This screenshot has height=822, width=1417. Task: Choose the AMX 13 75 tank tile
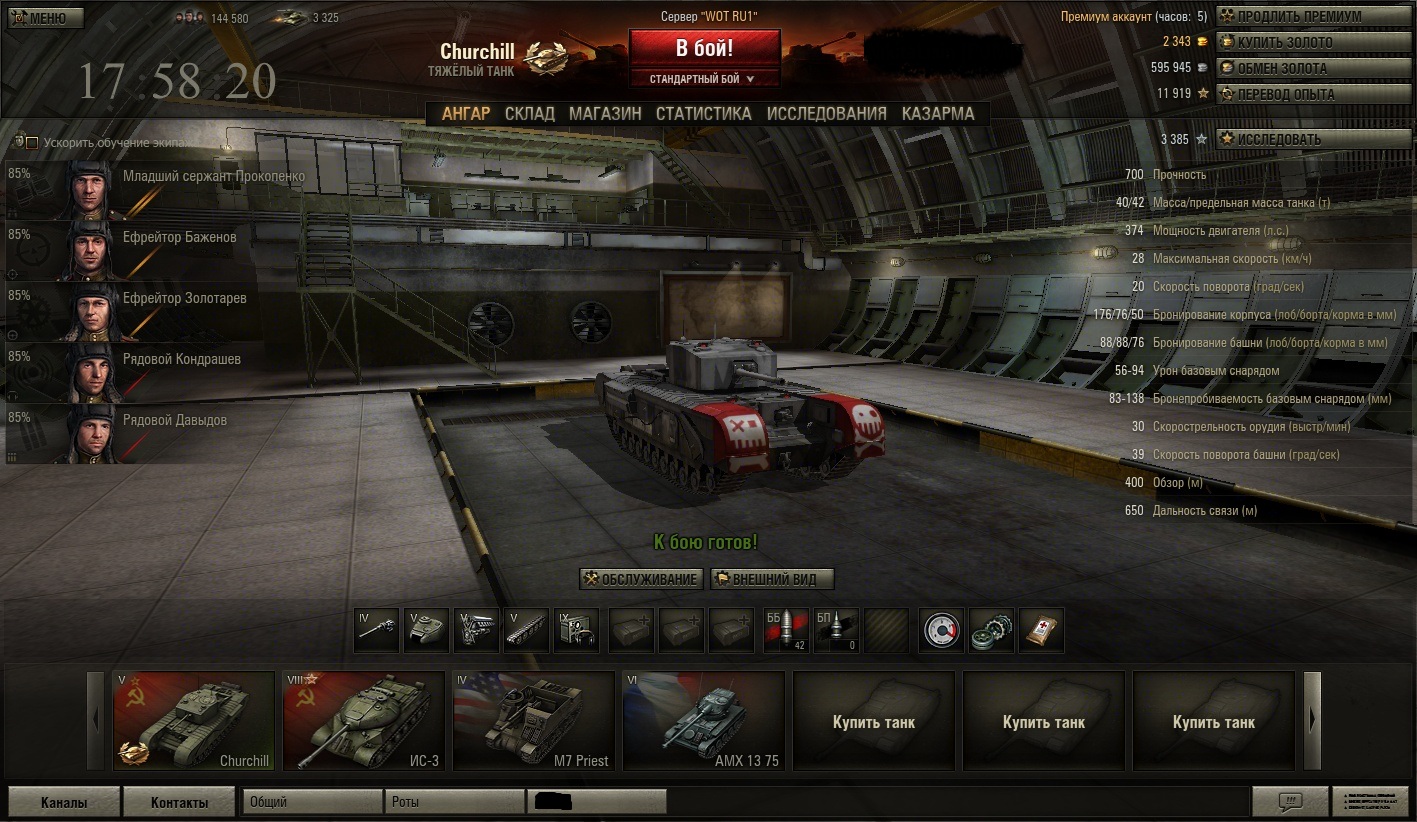pos(703,720)
